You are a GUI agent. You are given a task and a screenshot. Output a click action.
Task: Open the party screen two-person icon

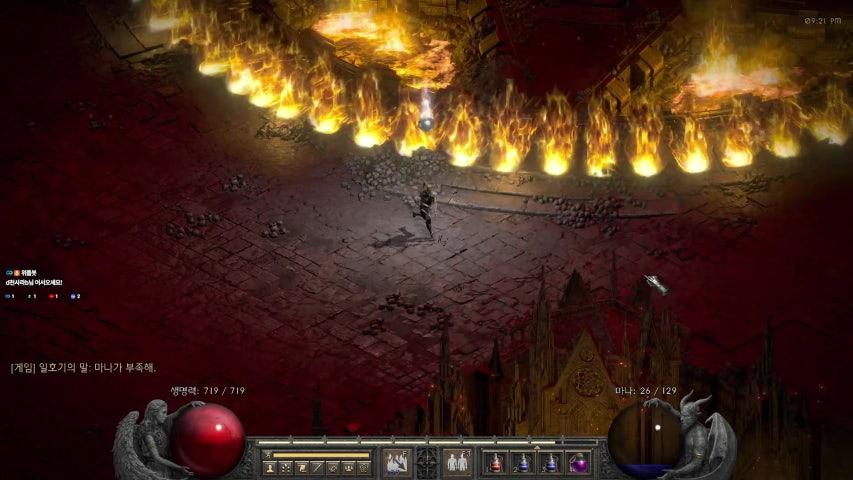click(347, 467)
